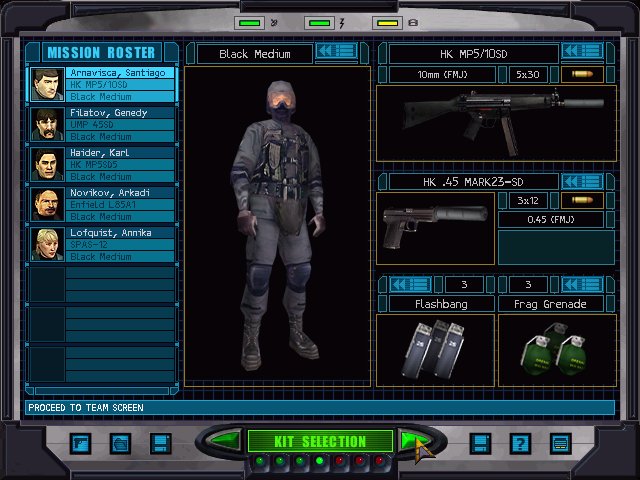Open the item list above Flashbang
Viewport: 640px width, 480px height.
(409, 285)
